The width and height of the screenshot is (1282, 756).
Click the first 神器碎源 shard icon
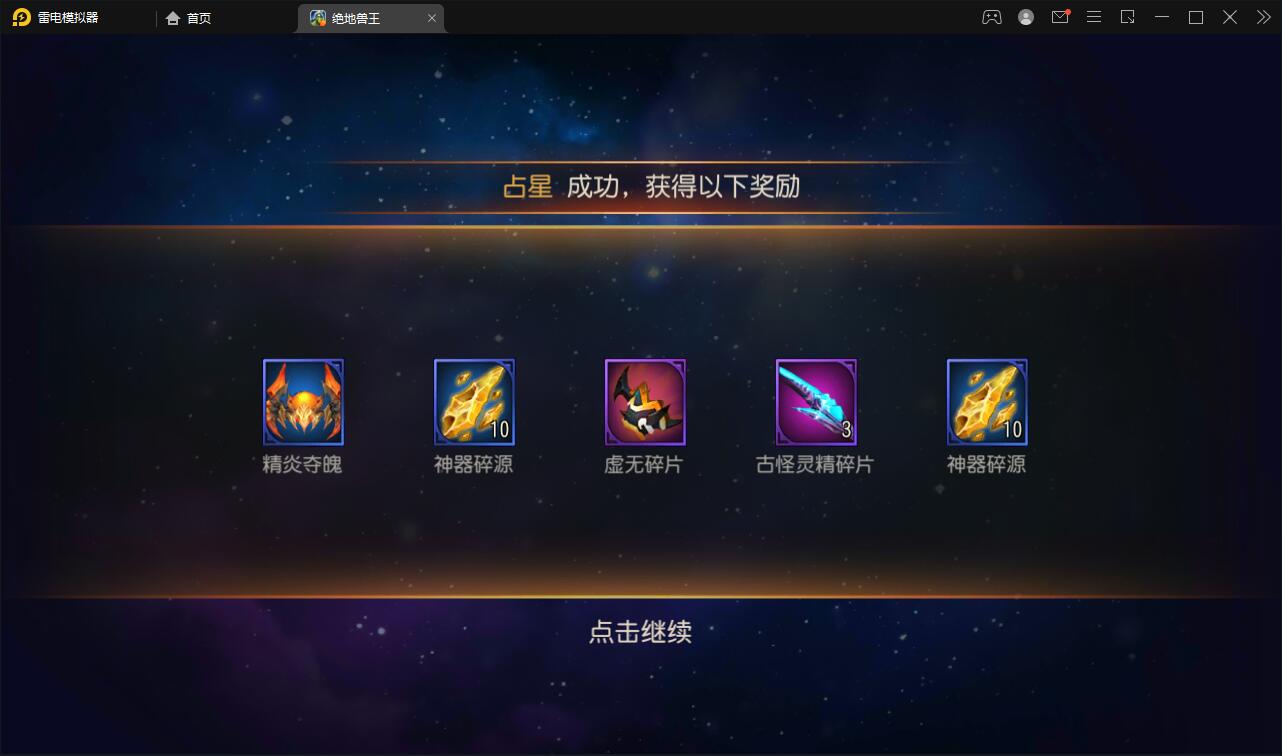point(473,402)
